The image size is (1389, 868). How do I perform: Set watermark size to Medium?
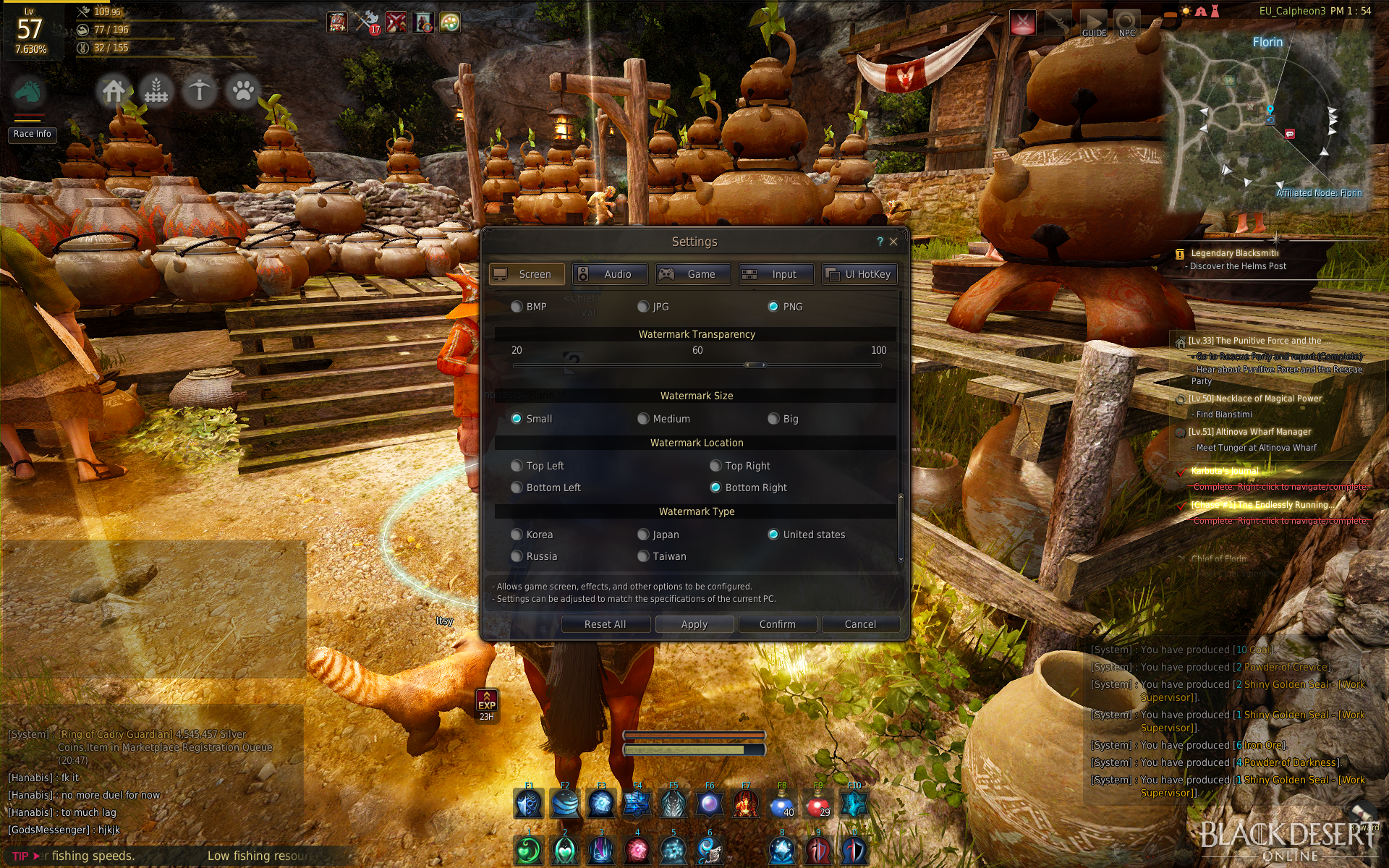click(x=643, y=419)
